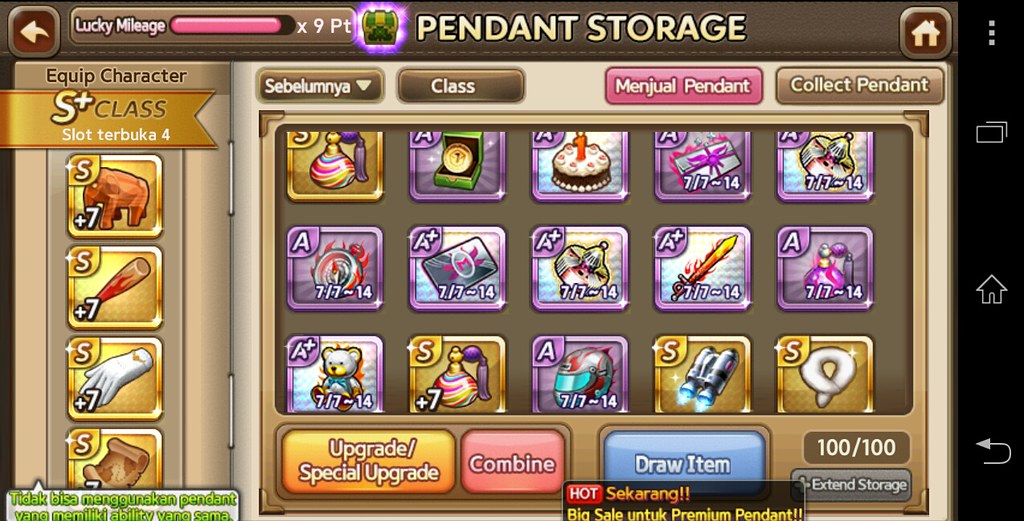Open Menjual Pendant to sell pendants

[x=683, y=86]
